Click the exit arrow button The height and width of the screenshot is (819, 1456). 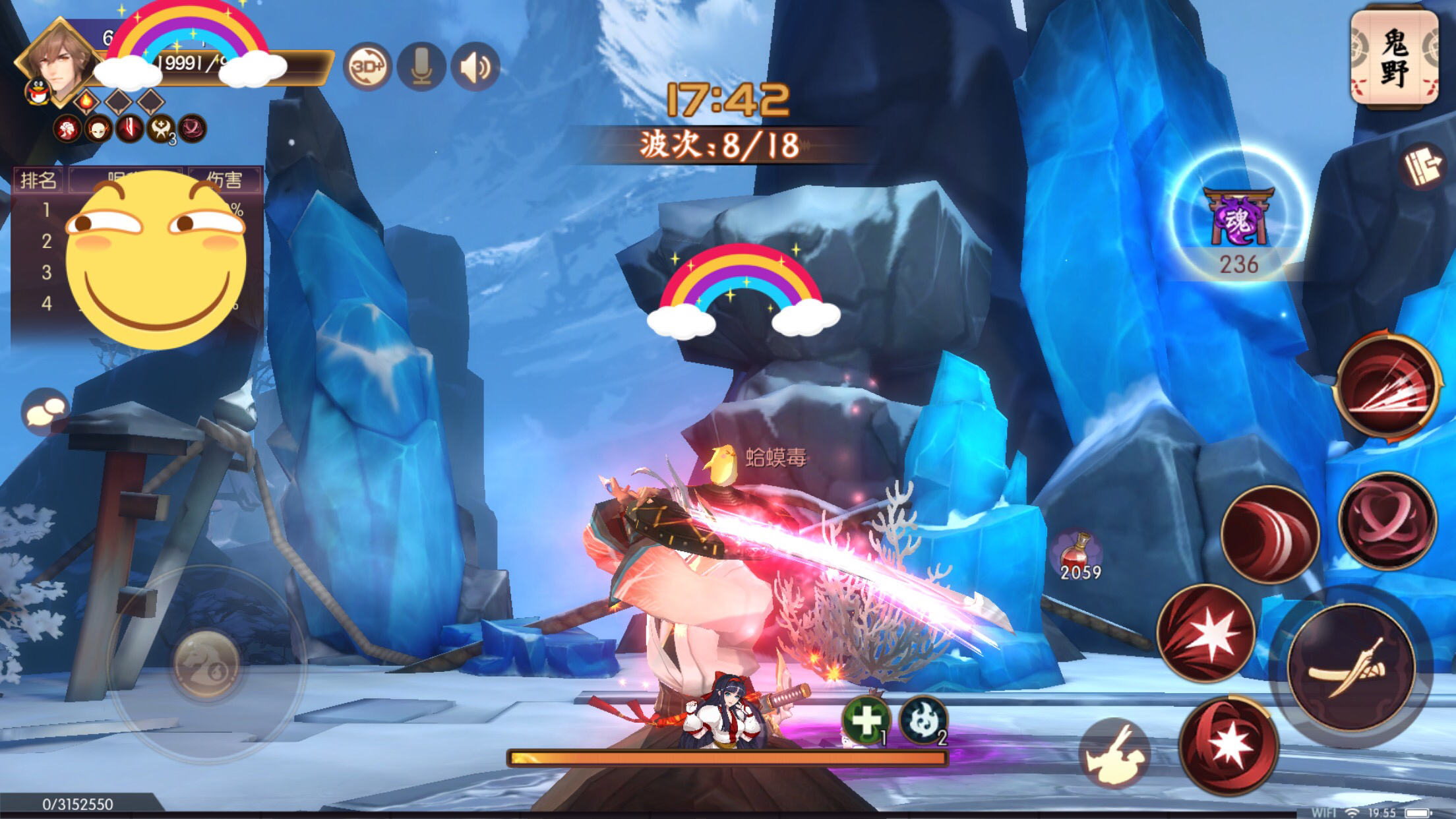(x=1423, y=167)
